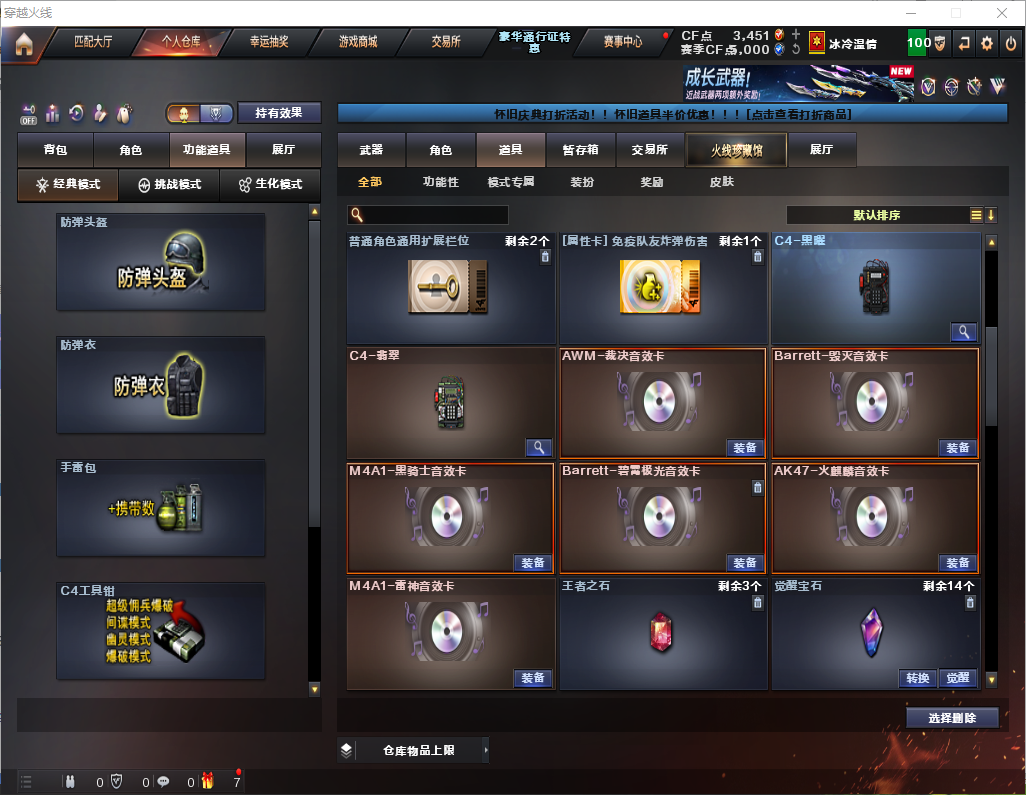Open the 火线珍藏馆 tab

click(x=736, y=150)
